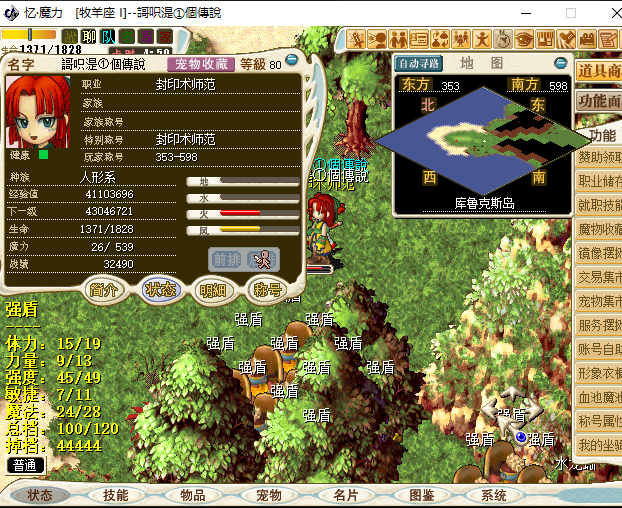Open the 技能 skills menu in bottom bar

115,495
